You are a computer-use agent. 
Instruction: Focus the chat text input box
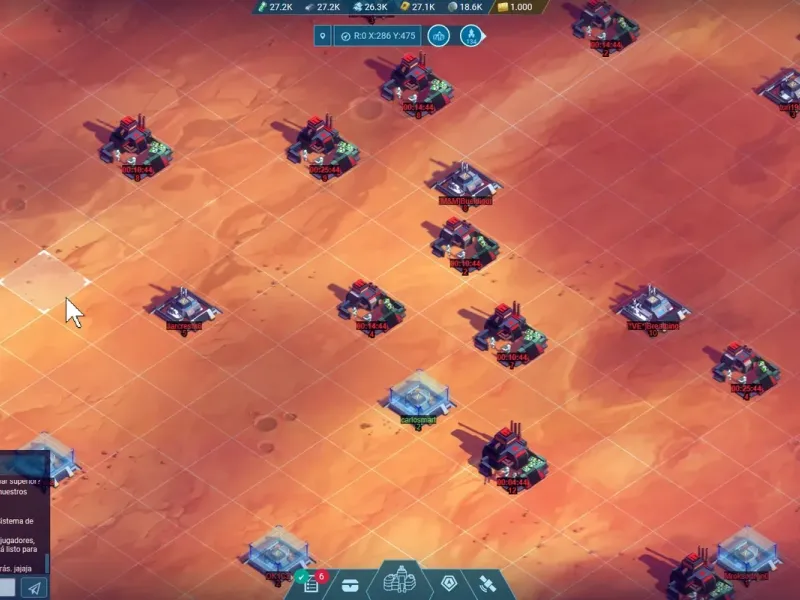coord(7,588)
